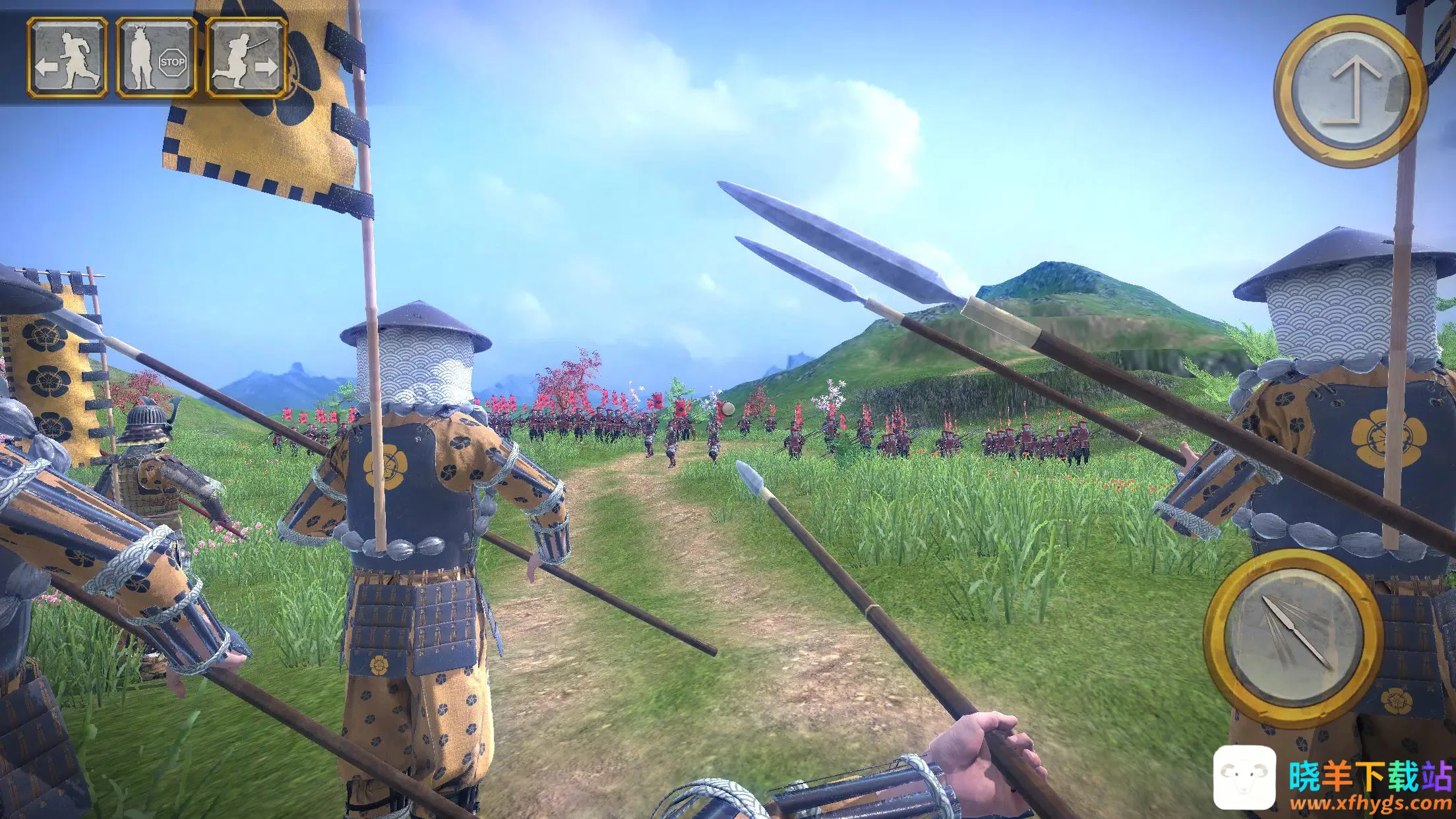
Task: Order troops to retreat with left-arrow icon
Action: 68,59
